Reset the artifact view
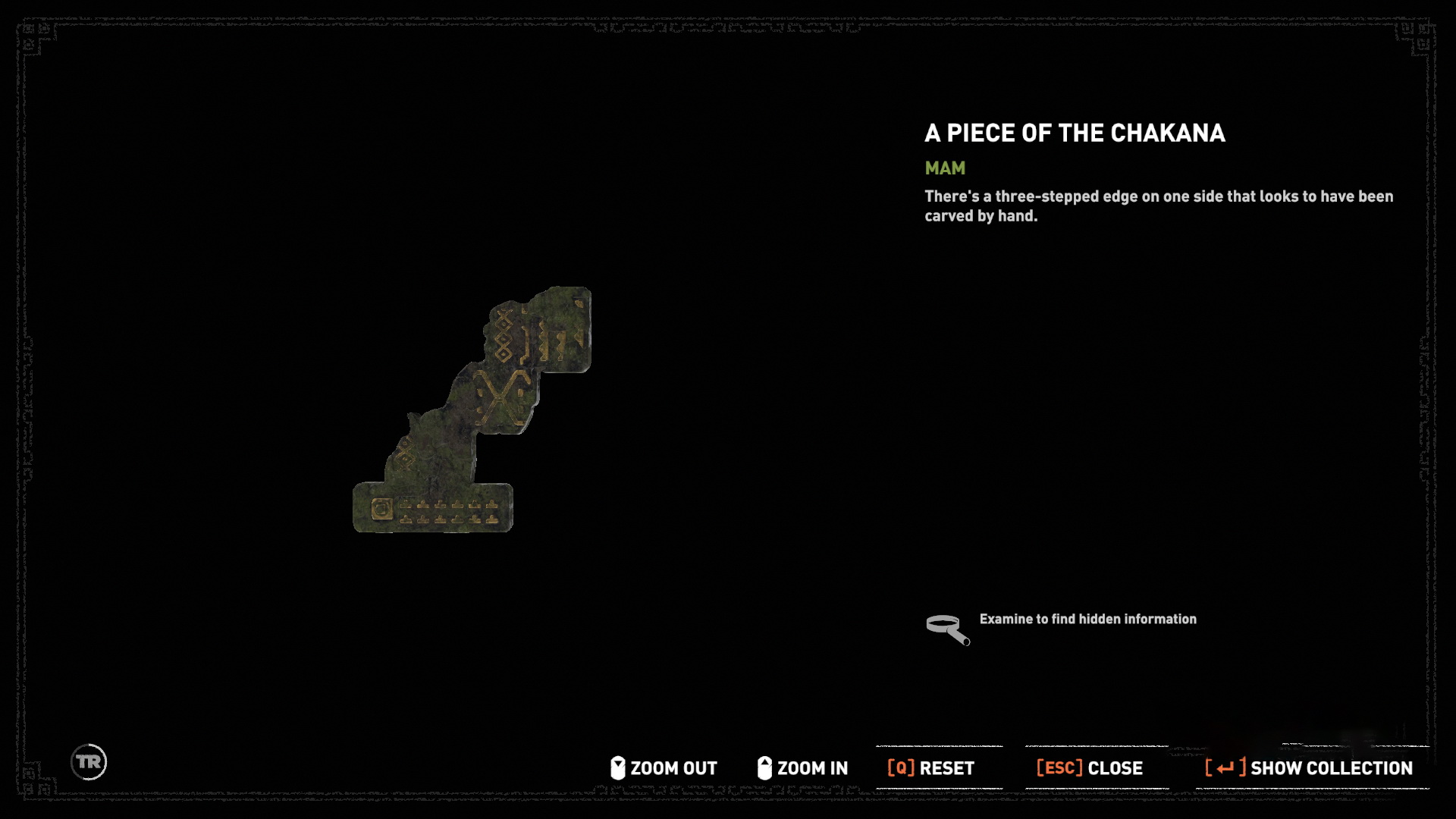This screenshot has height=819, width=1456. 931,768
